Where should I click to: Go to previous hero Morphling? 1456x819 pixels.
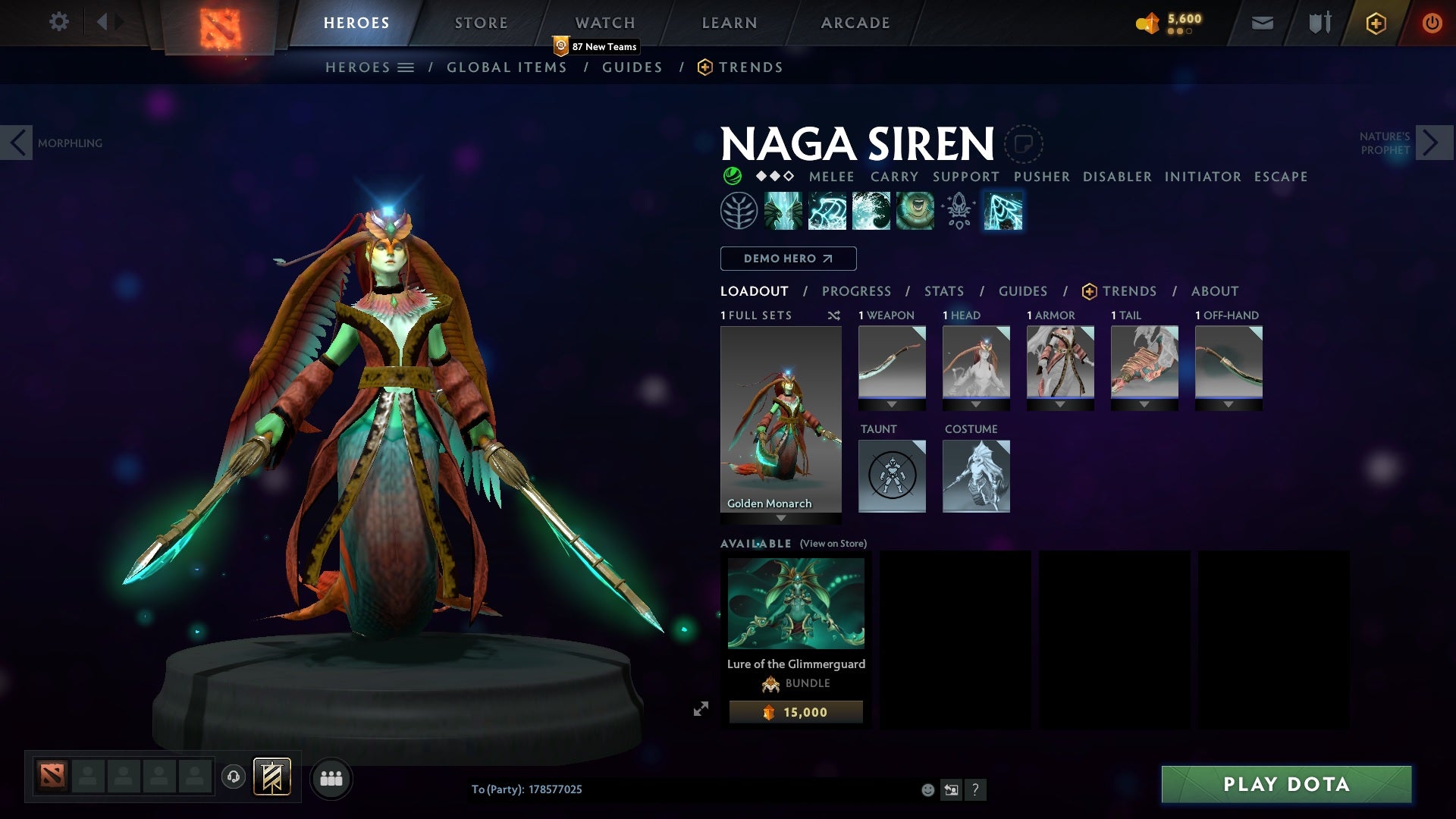tap(17, 143)
